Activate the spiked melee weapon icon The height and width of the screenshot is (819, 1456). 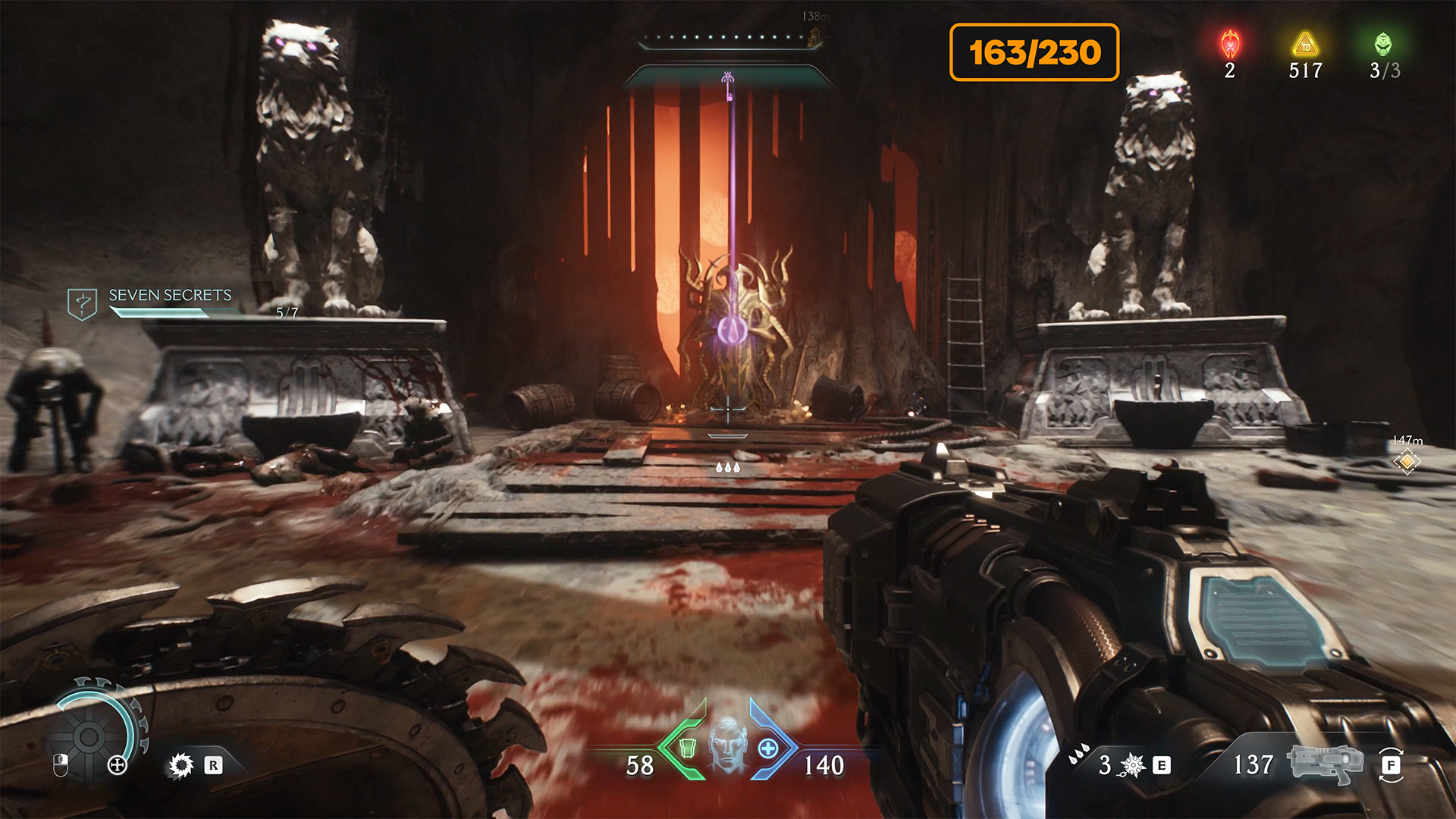tap(1132, 765)
